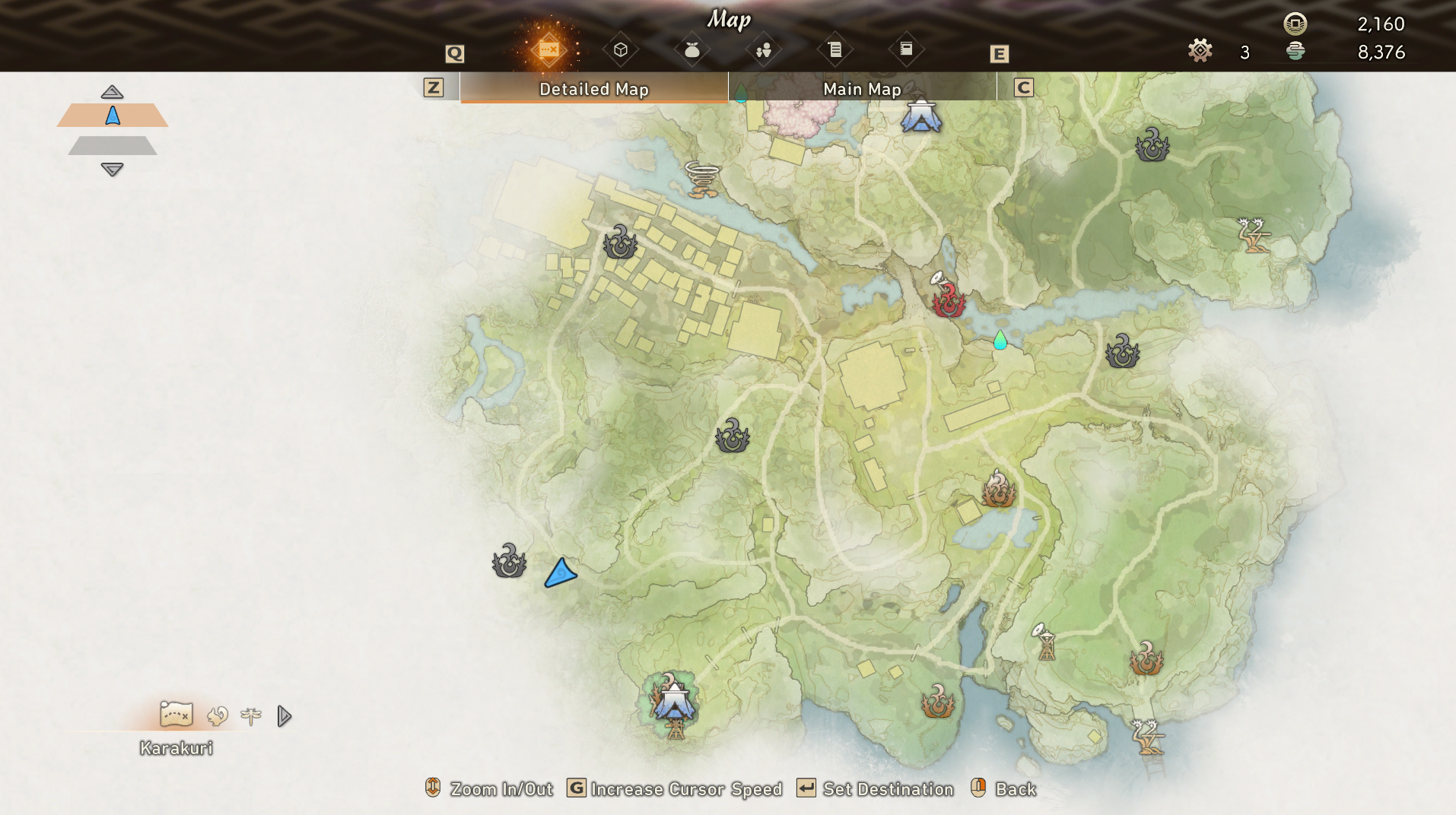Screen dimensions: 1456x815
Task: Select the lower grey map layer
Action: (113, 145)
